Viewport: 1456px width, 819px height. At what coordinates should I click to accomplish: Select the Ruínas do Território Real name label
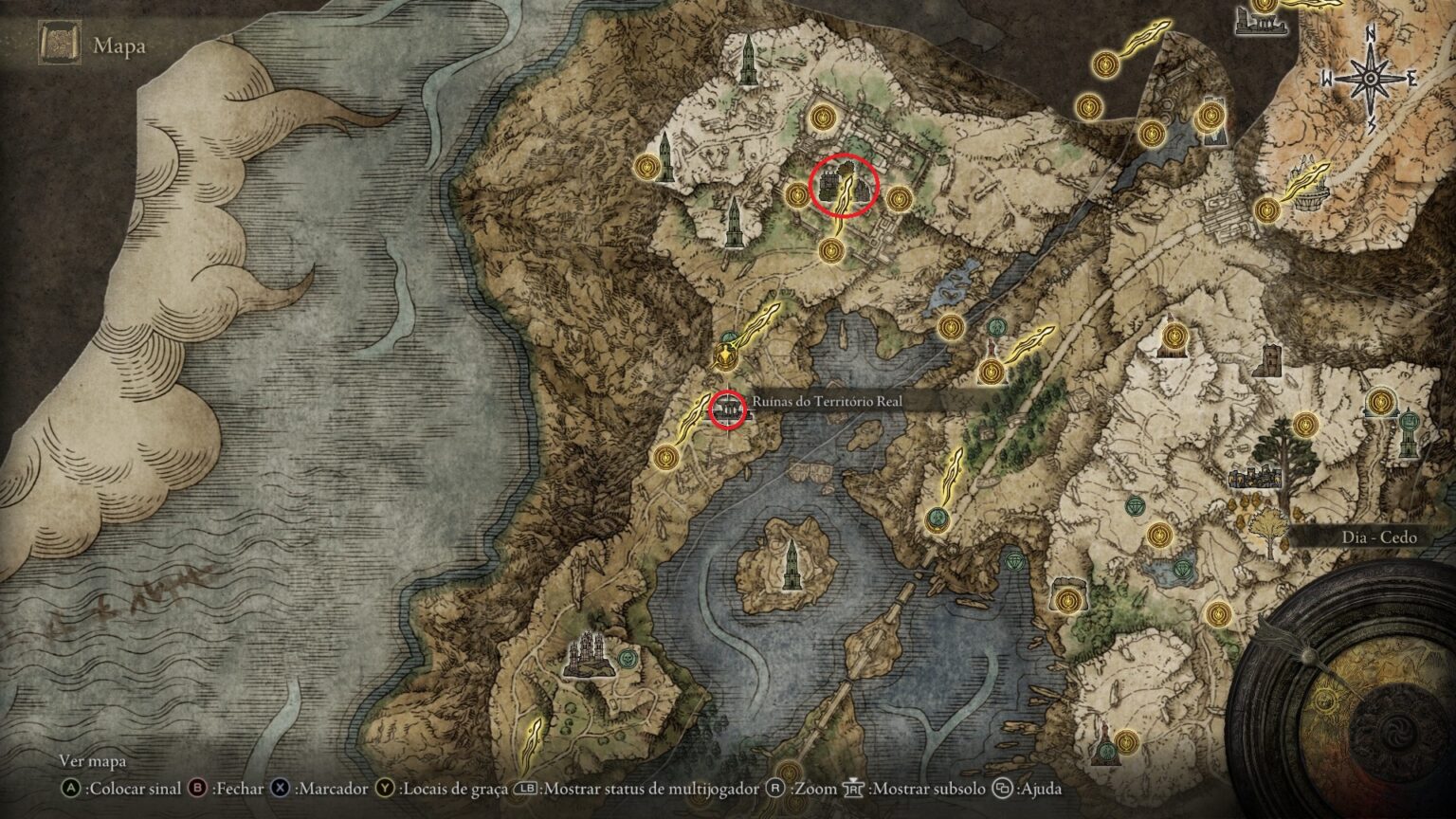tap(828, 402)
